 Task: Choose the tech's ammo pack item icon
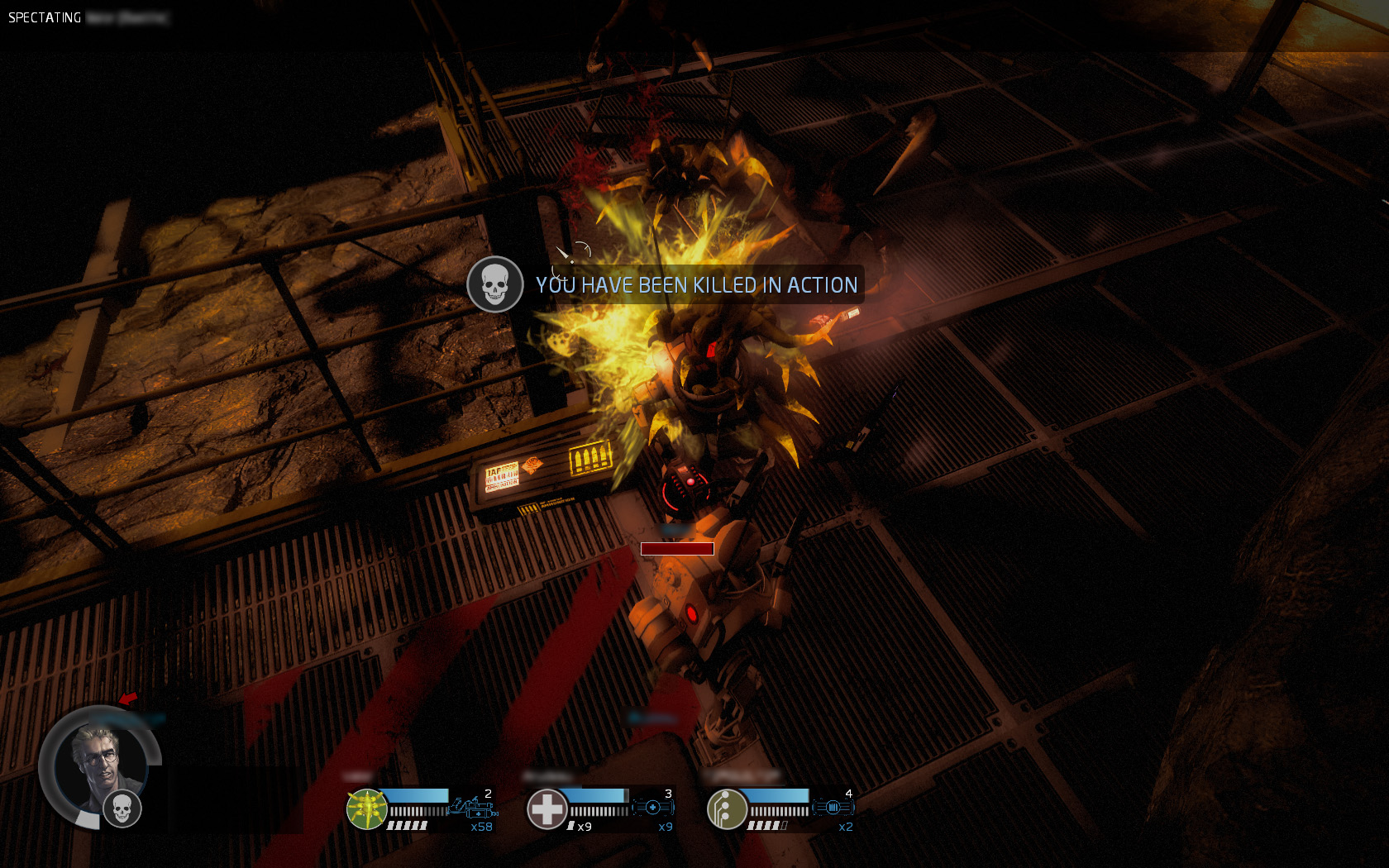(833, 807)
